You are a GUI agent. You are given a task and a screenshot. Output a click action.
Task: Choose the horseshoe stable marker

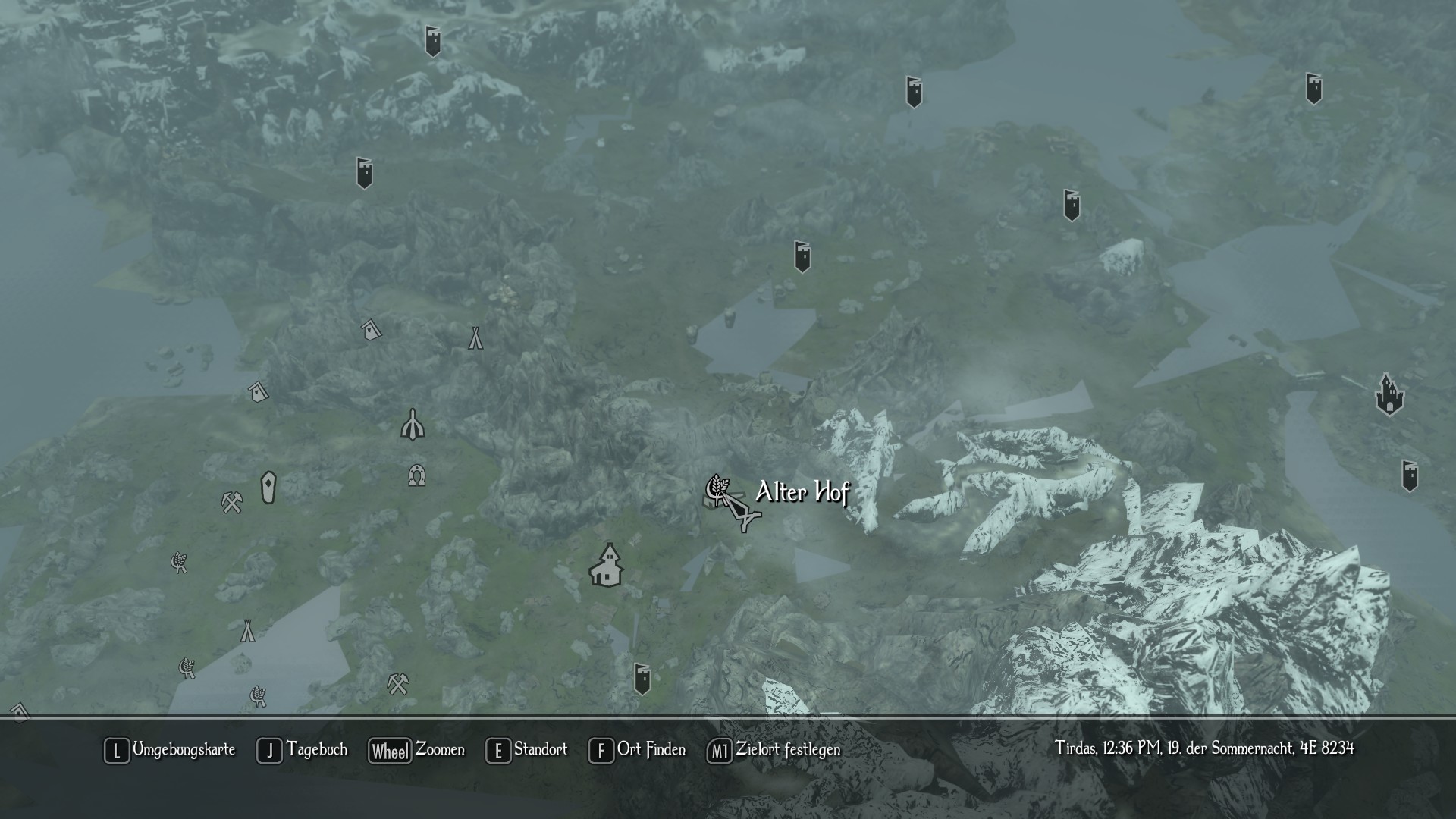pos(416,475)
